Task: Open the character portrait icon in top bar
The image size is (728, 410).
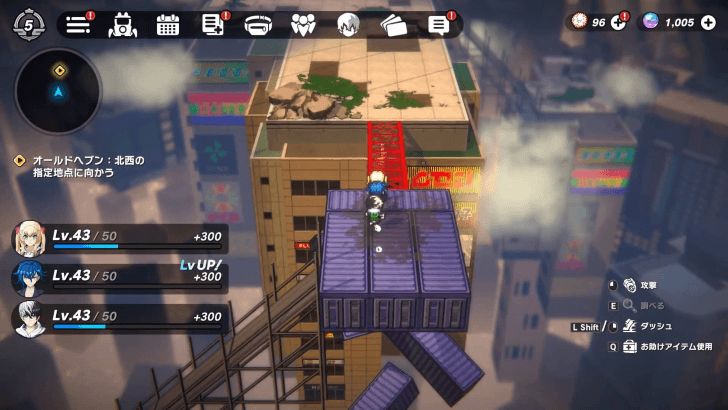Action: [348, 24]
